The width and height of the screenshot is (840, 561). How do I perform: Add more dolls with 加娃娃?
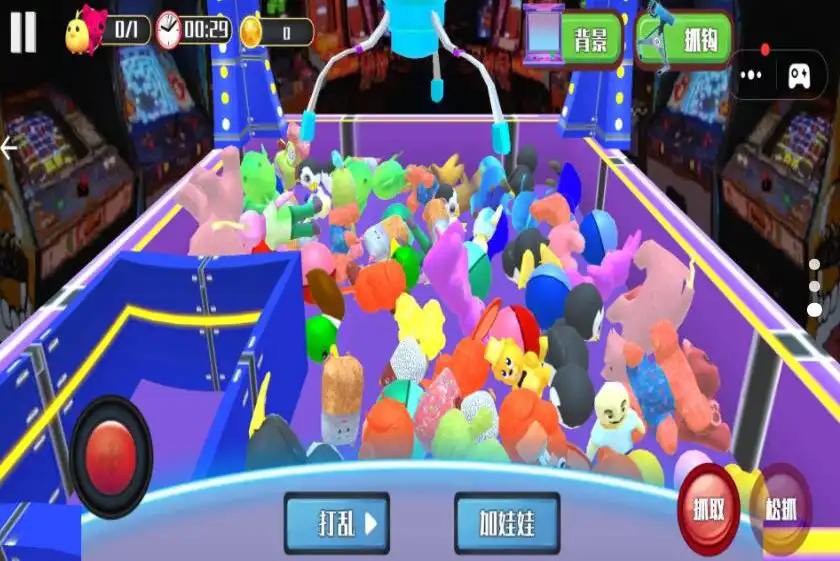pyautogui.click(x=507, y=523)
